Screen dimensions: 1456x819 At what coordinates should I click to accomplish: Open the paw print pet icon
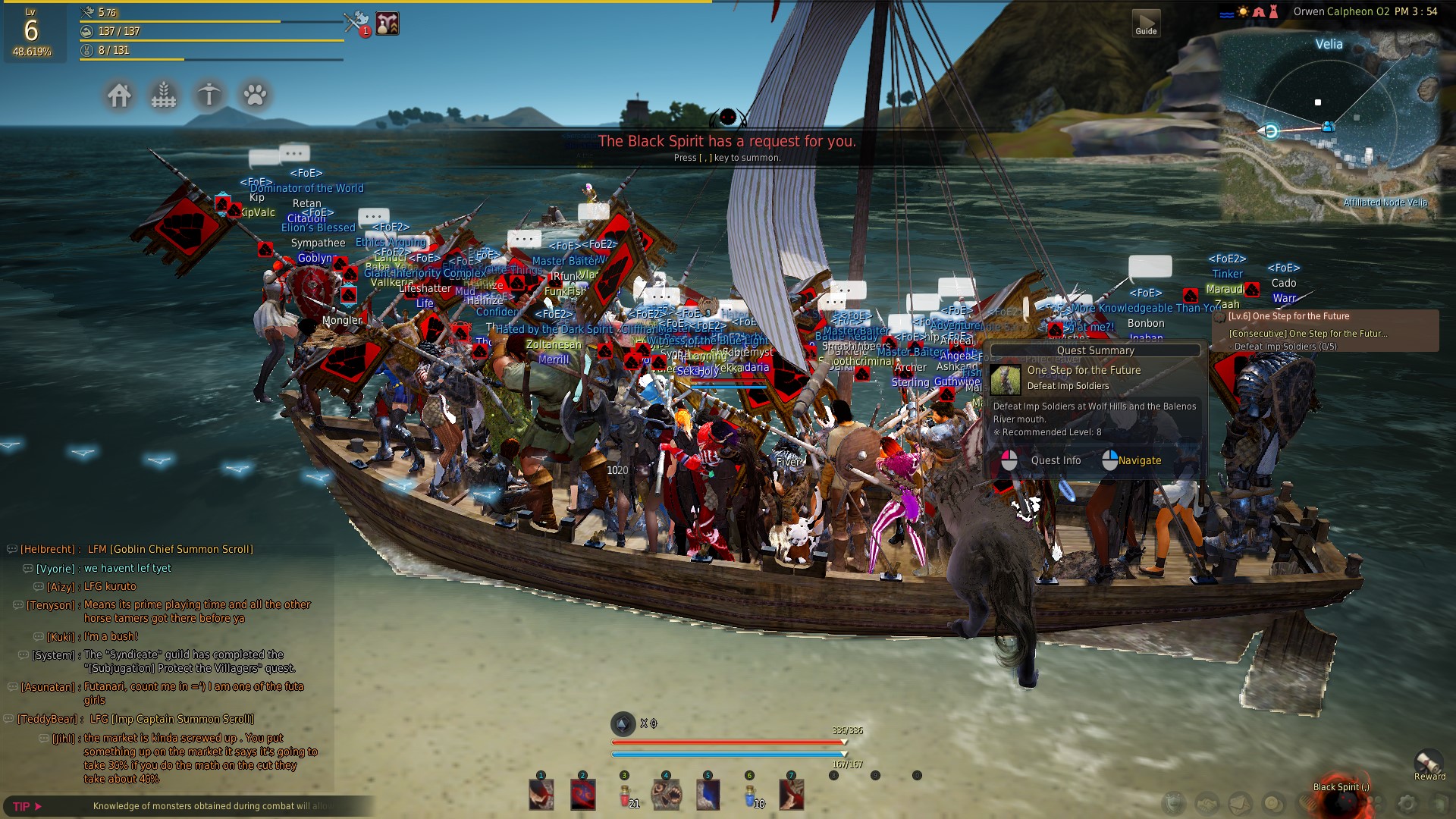click(255, 96)
